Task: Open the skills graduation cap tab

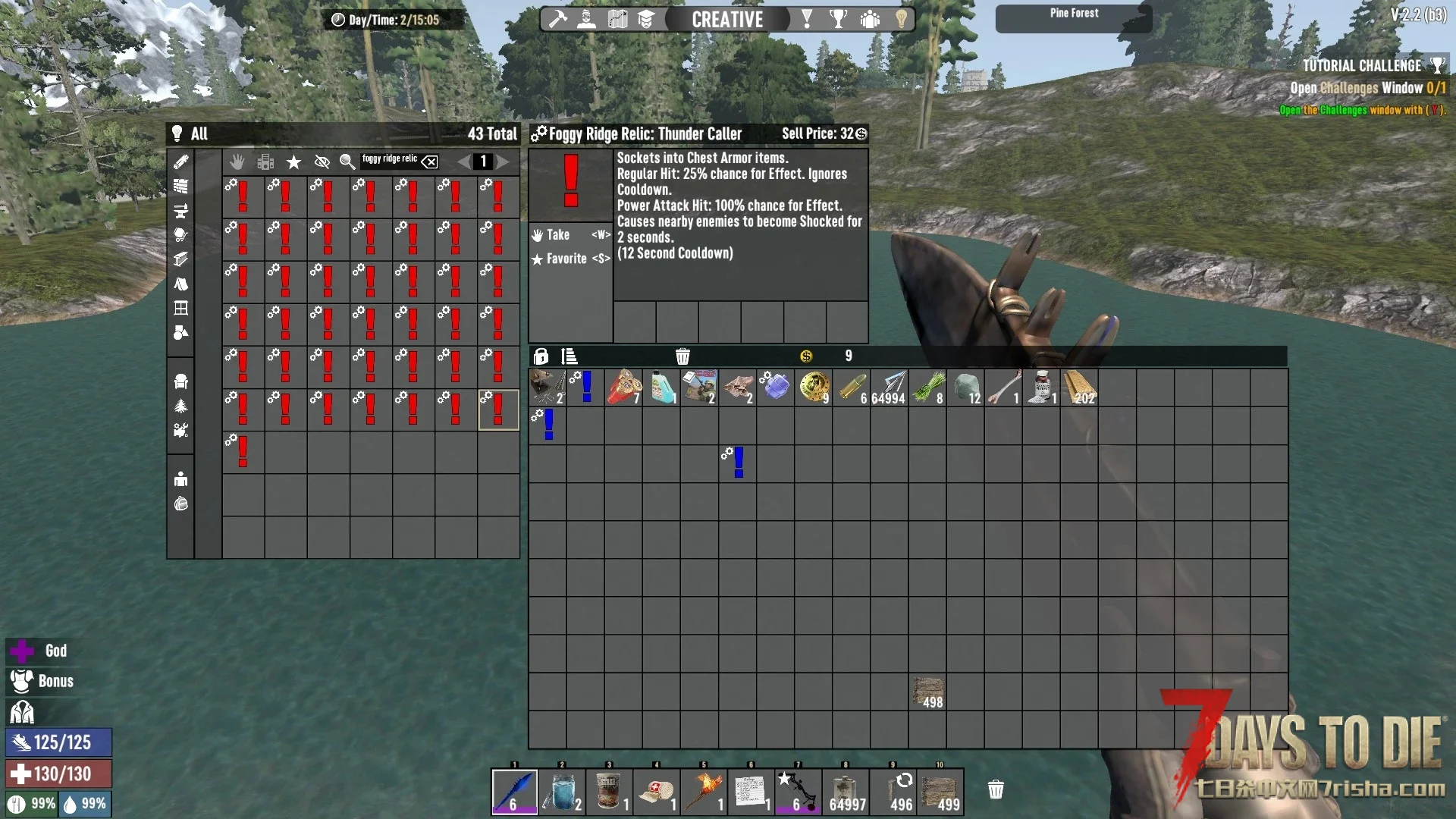Action: [645, 19]
